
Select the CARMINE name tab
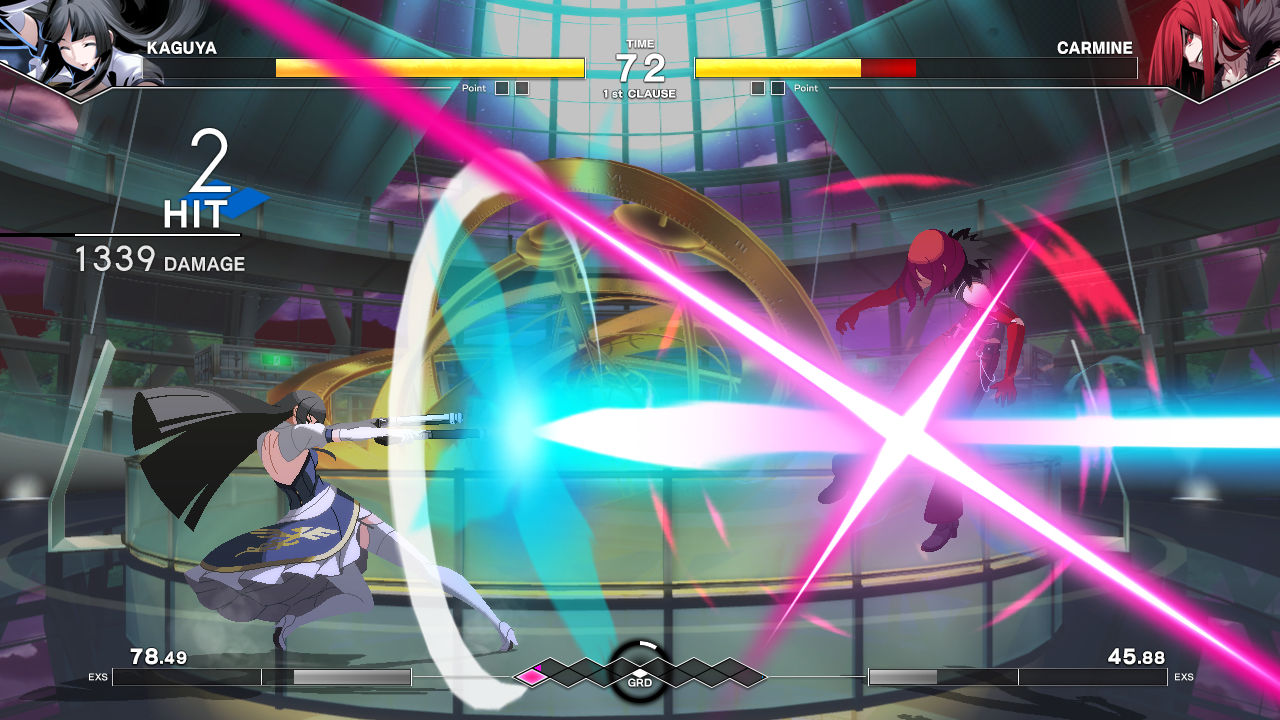(1096, 47)
